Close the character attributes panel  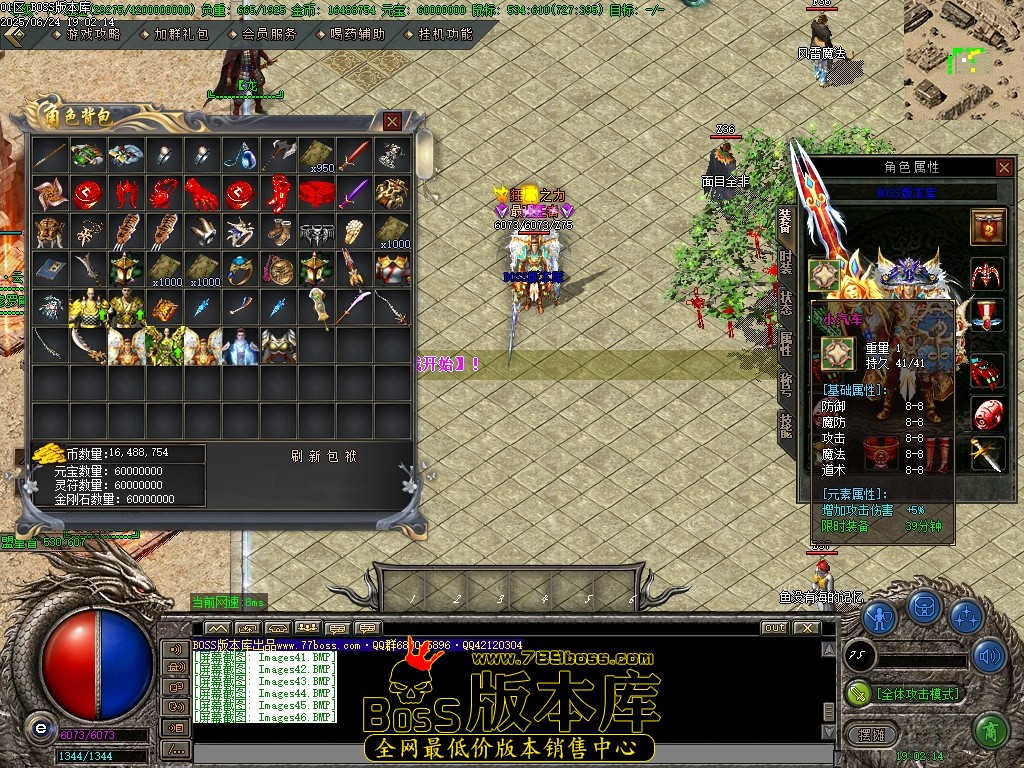(x=1004, y=167)
